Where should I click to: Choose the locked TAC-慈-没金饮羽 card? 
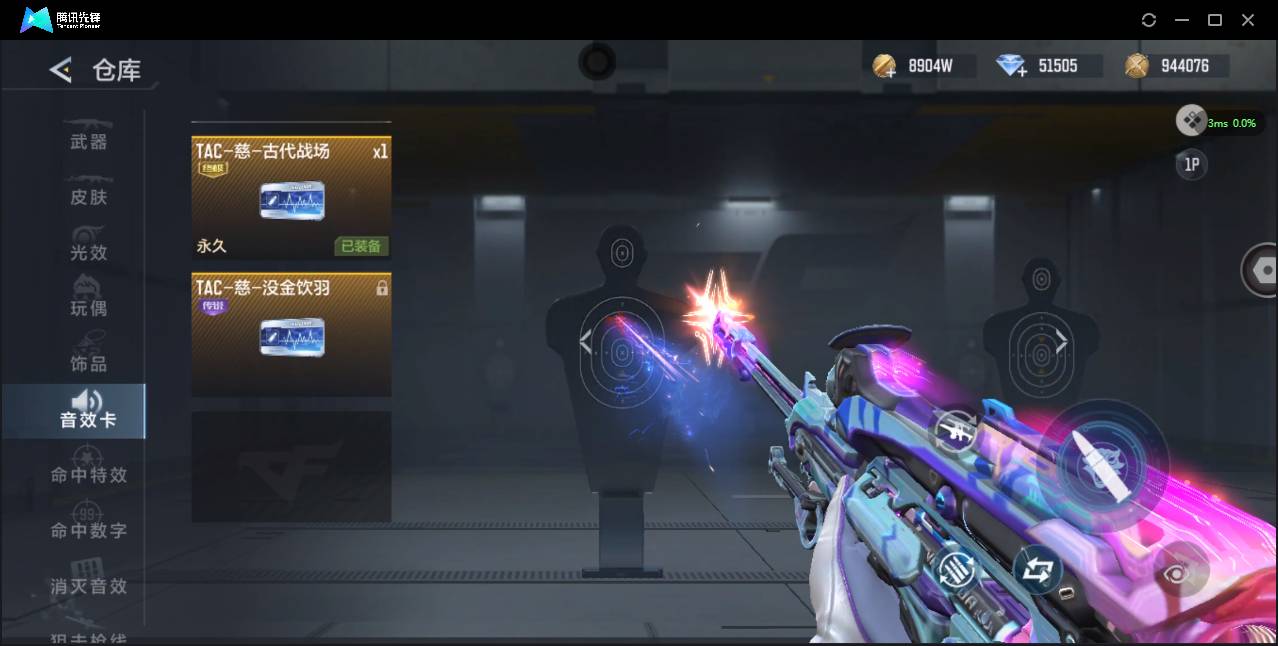pyautogui.click(x=291, y=334)
